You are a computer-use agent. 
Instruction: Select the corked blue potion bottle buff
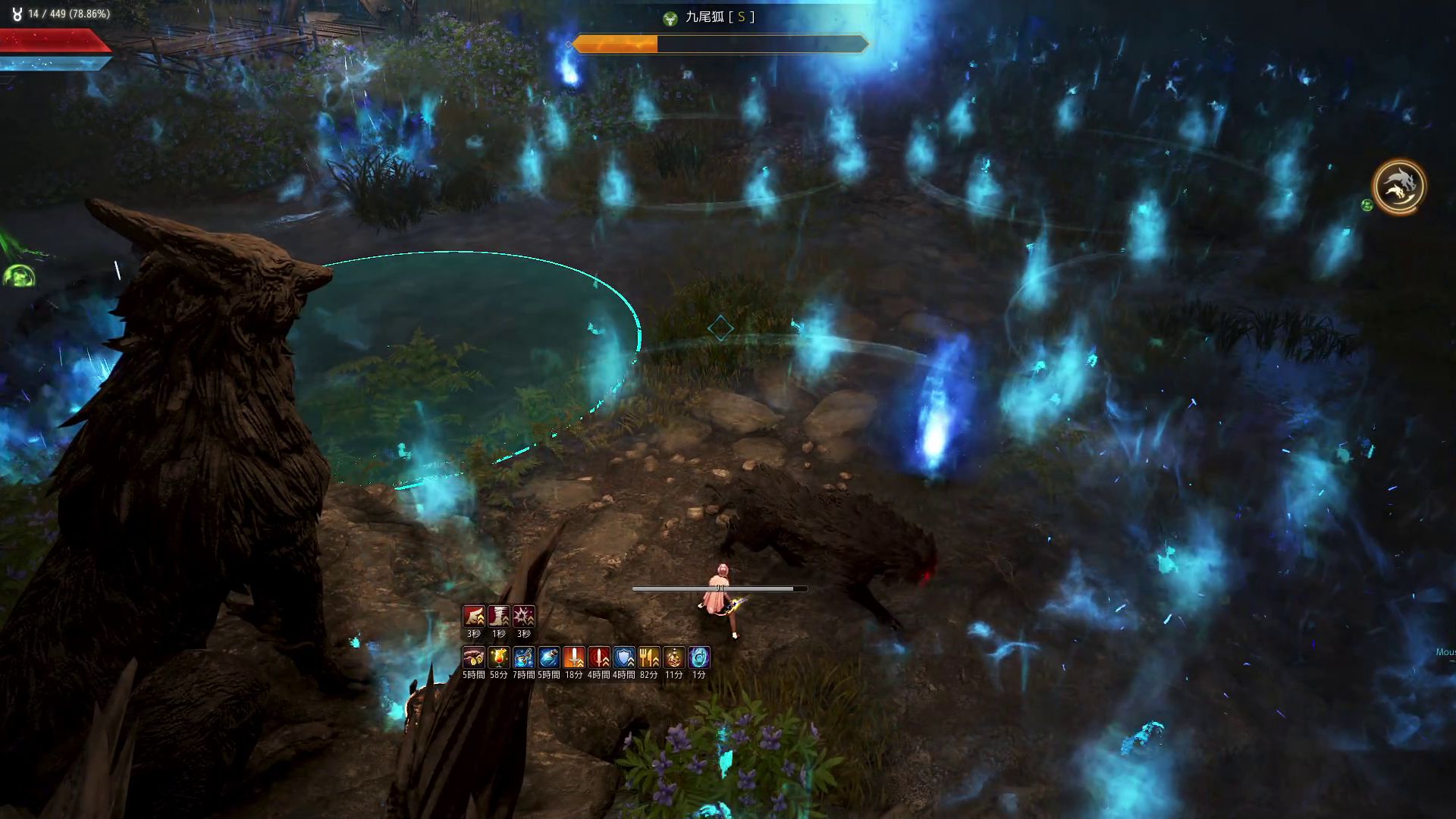pos(549,657)
